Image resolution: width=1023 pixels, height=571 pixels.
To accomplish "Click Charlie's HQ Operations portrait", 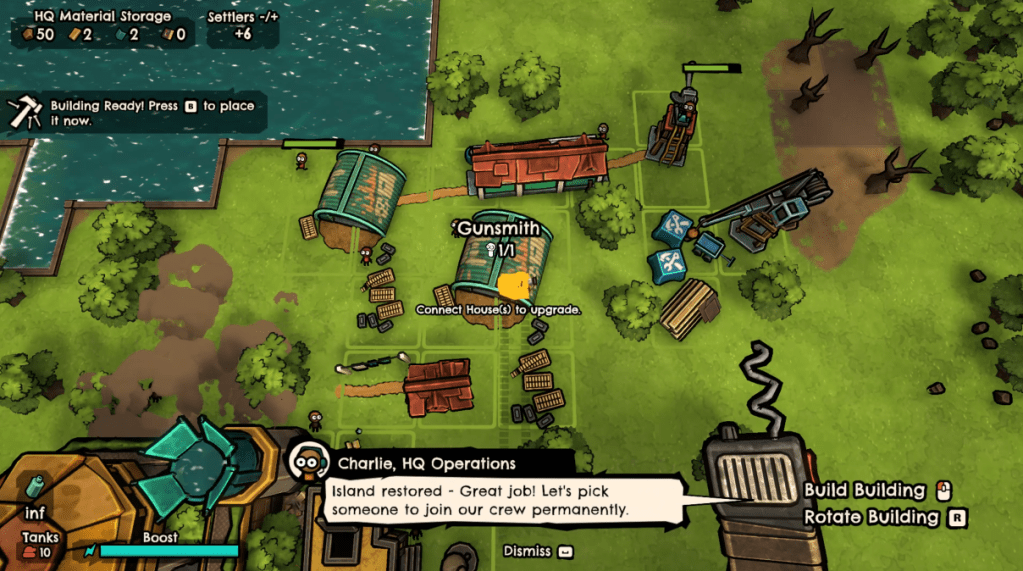I will pyautogui.click(x=308, y=462).
